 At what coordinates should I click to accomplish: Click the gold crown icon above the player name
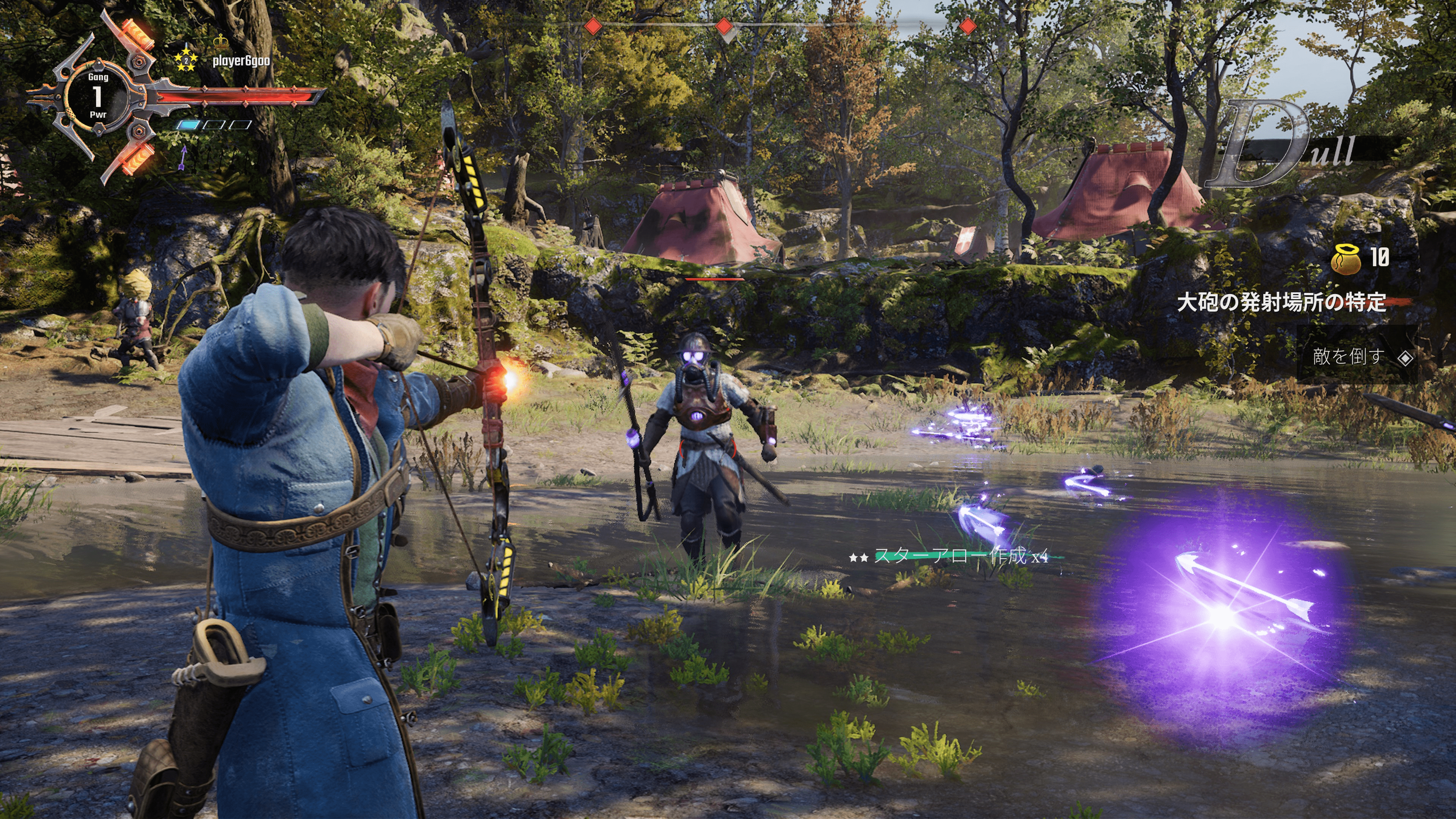tap(221, 41)
